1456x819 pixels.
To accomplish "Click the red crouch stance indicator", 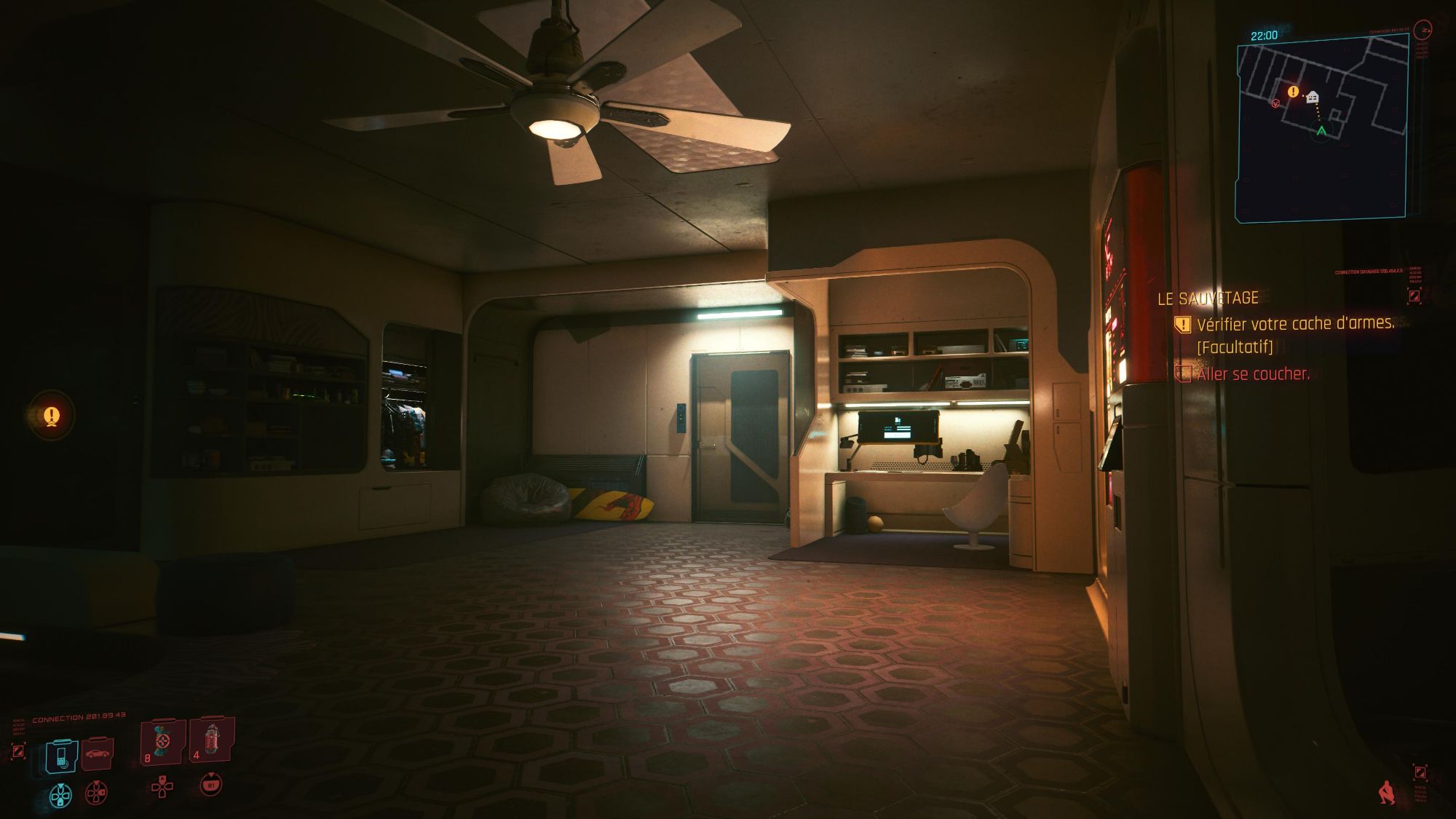I will pyautogui.click(x=1388, y=792).
